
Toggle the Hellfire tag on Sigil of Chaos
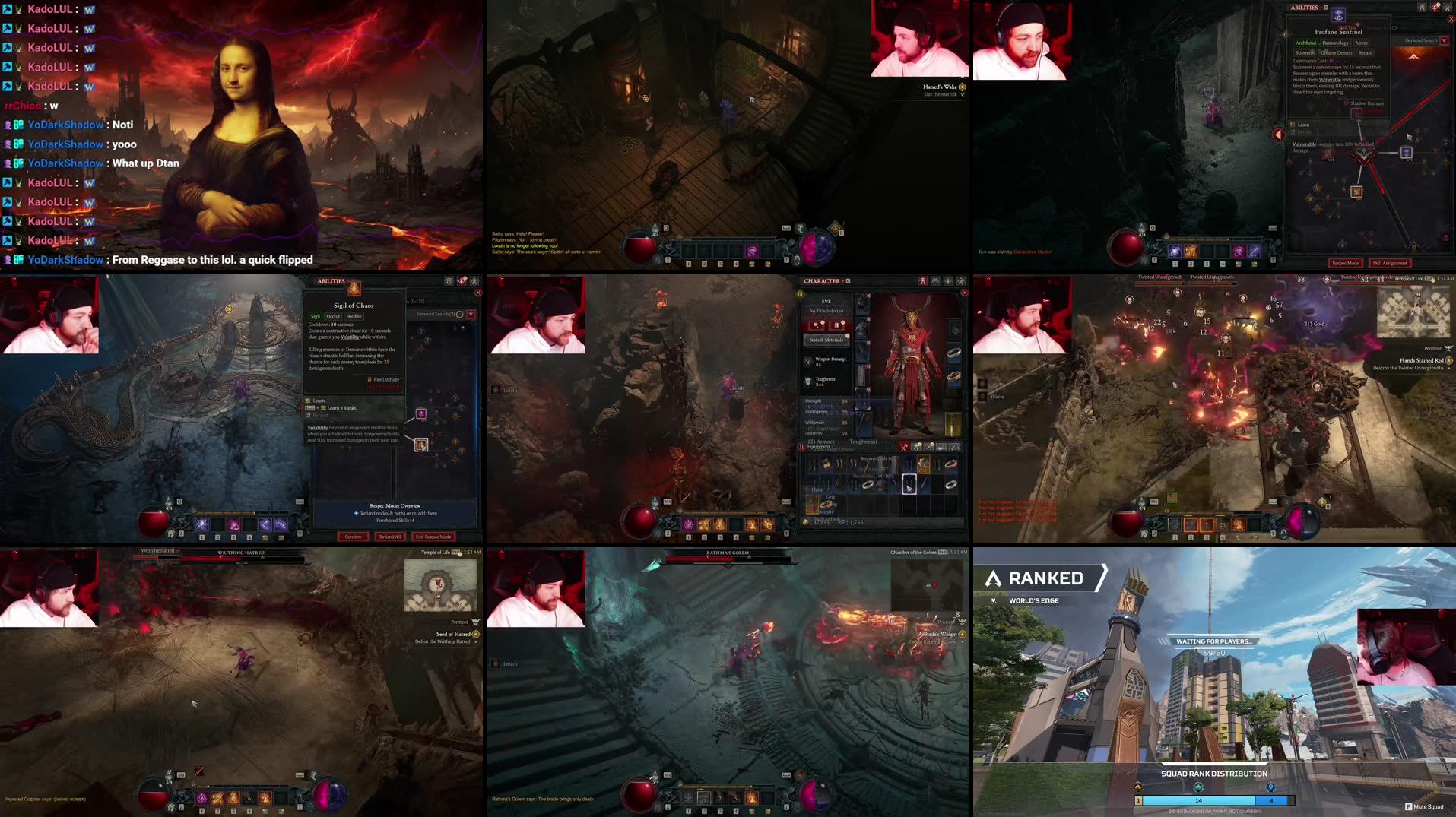354,316
